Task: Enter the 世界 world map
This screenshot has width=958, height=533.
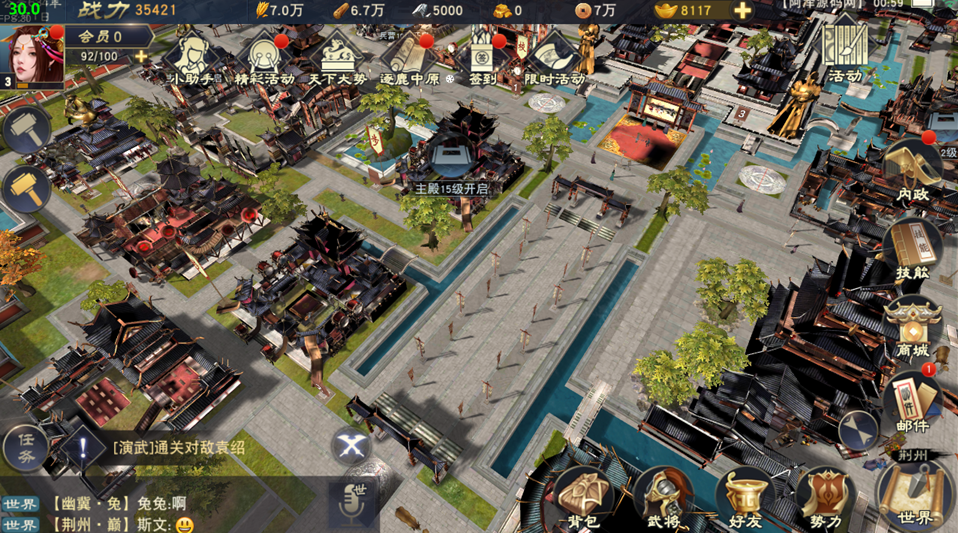Action: (x=915, y=494)
